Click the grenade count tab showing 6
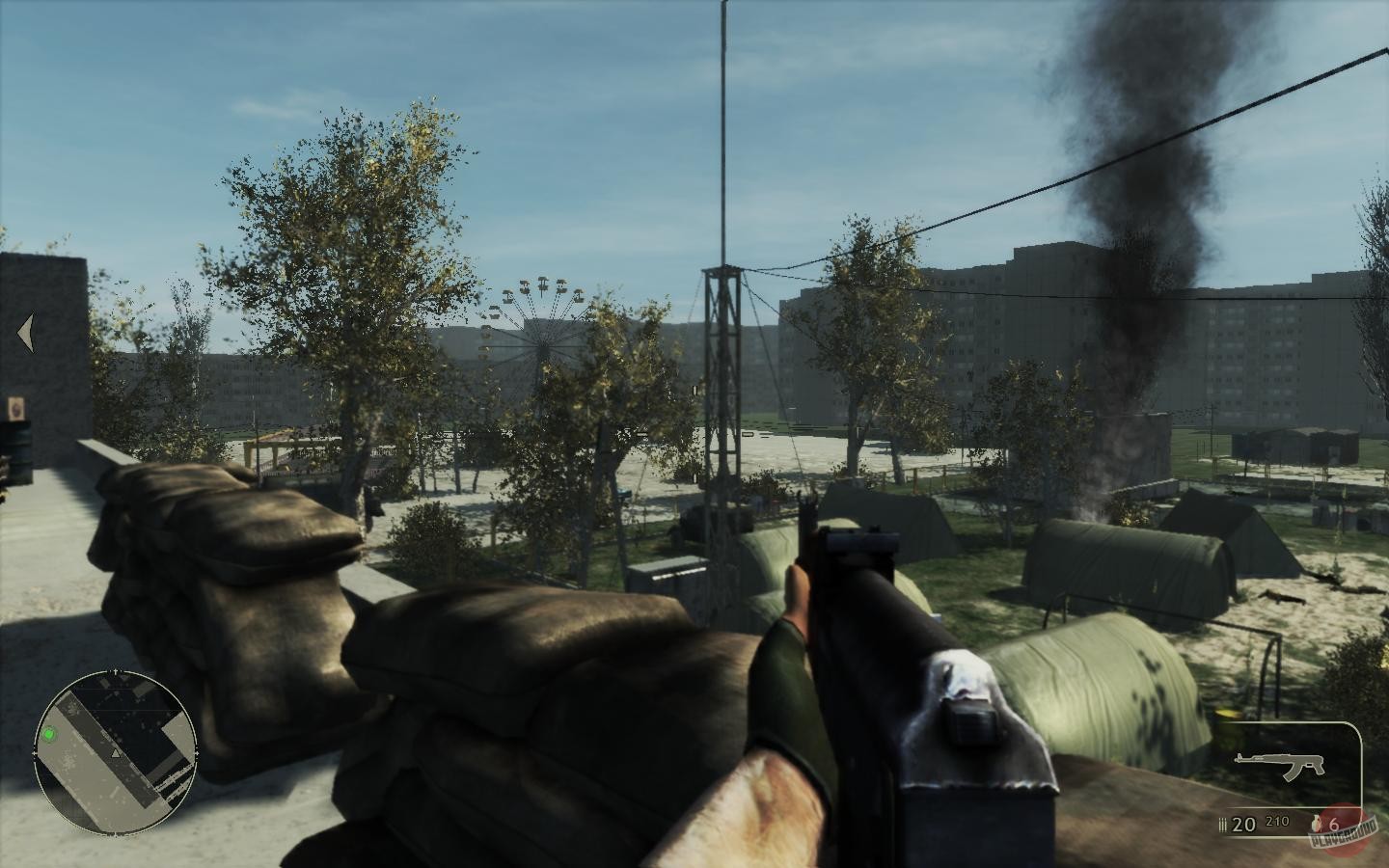1389x868 pixels. point(1333,824)
